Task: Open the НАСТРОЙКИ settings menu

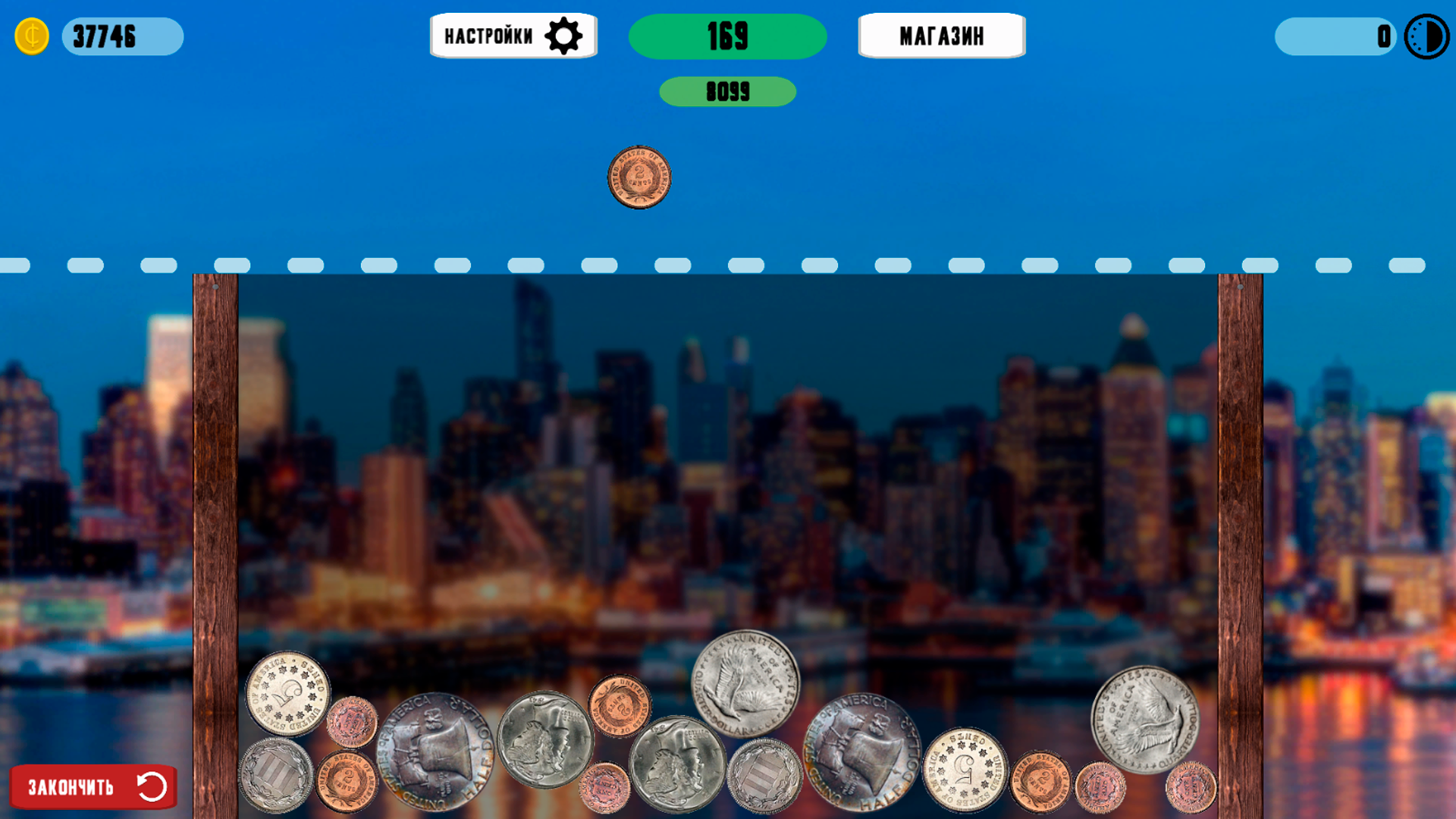Action: pyautogui.click(x=513, y=35)
